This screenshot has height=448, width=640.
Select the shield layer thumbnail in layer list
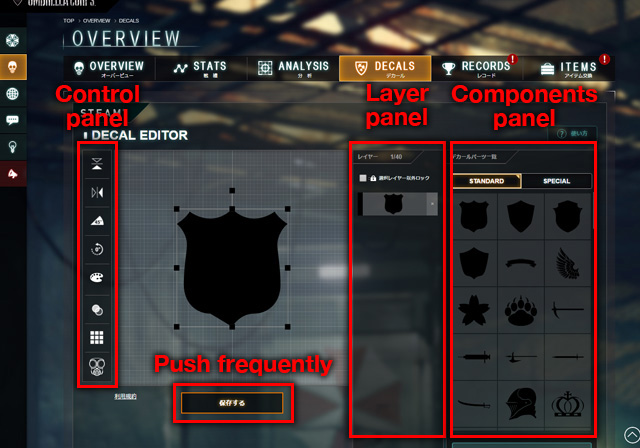[393, 204]
